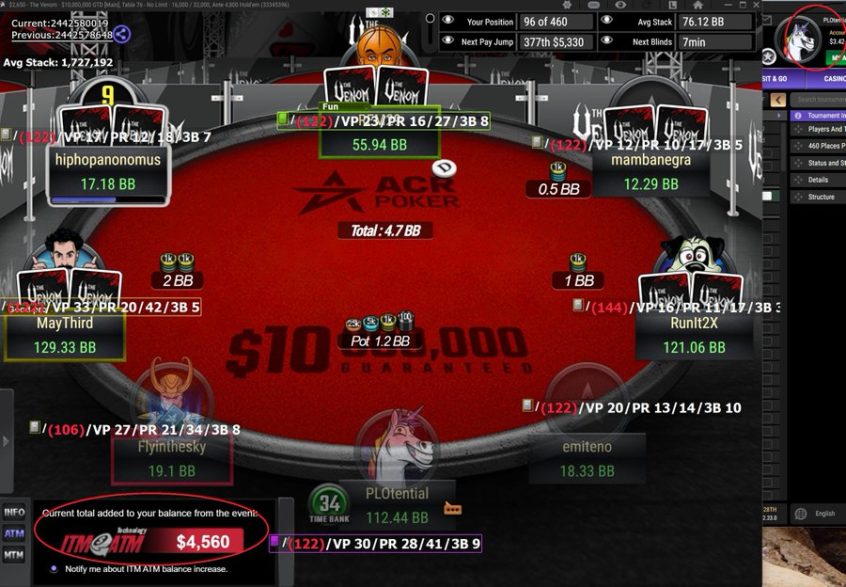Screen dimensions: 846x587
Task: Toggle the Next Pay Jump eye icon
Action: [x=448, y=43]
